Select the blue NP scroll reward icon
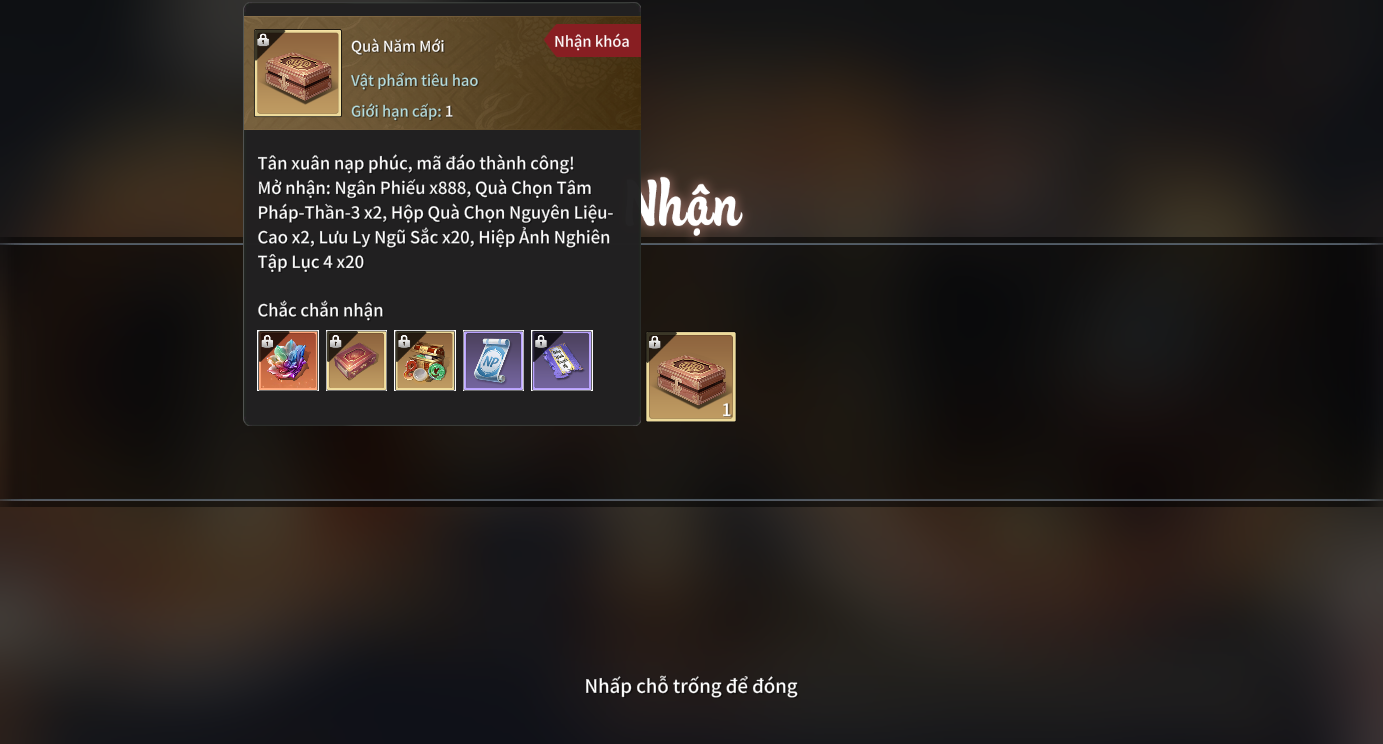 coord(493,360)
